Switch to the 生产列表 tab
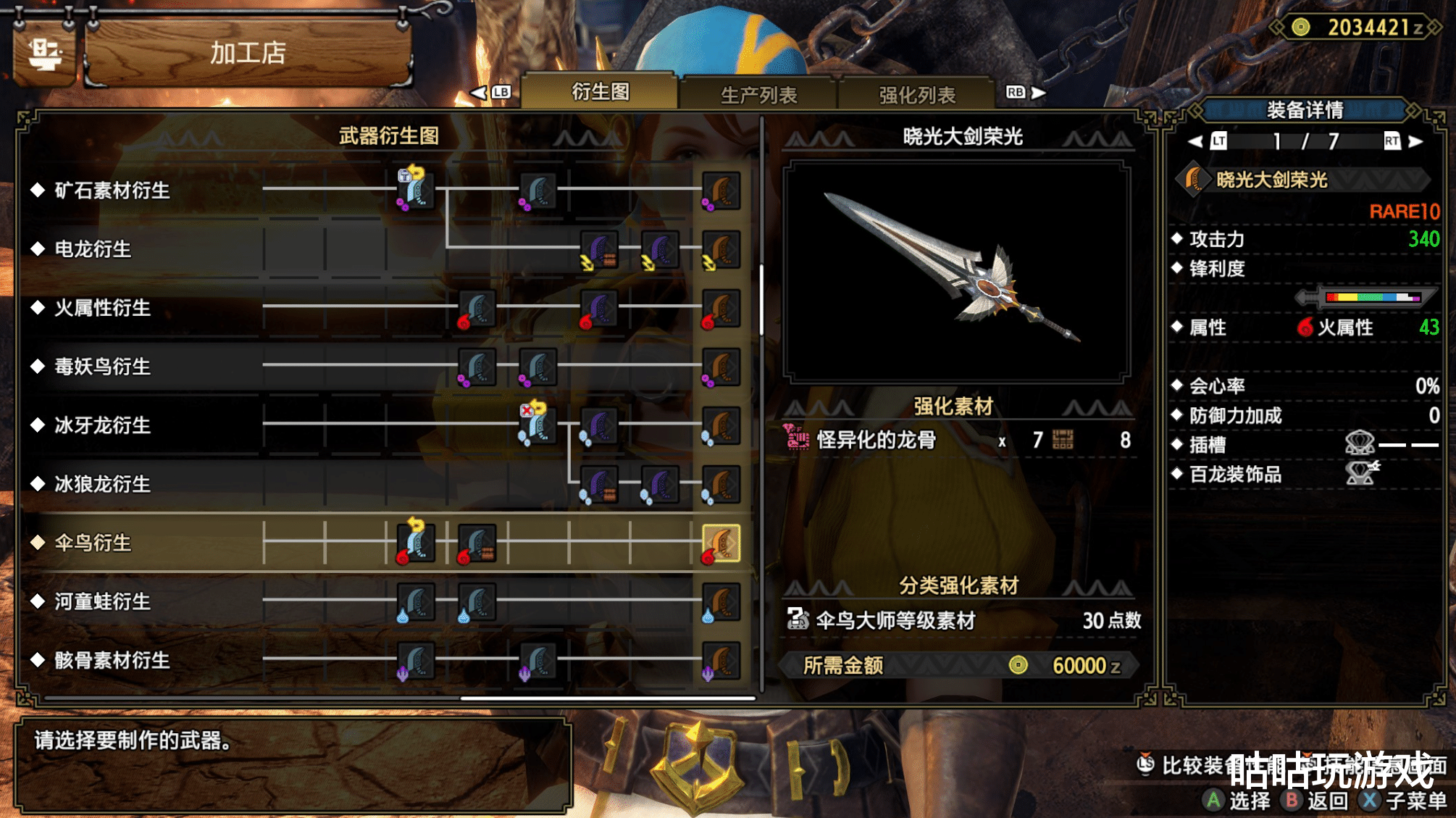The height and width of the screenshot is (818, 1456). pos(758,94)
